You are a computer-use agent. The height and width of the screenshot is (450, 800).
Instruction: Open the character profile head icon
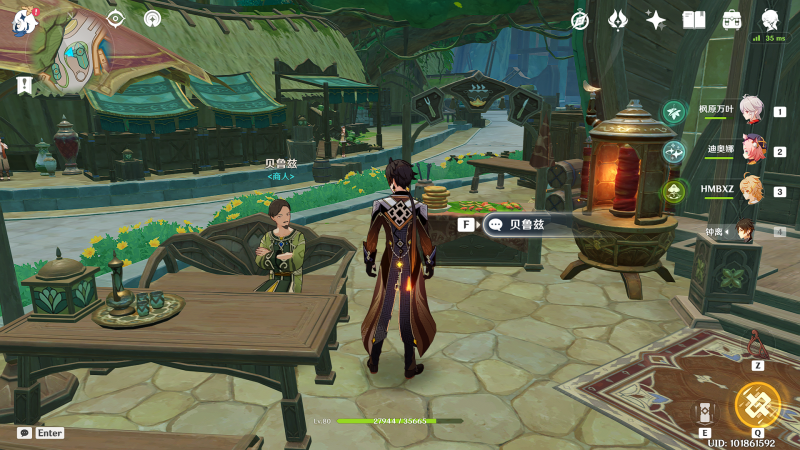[770, 19]
